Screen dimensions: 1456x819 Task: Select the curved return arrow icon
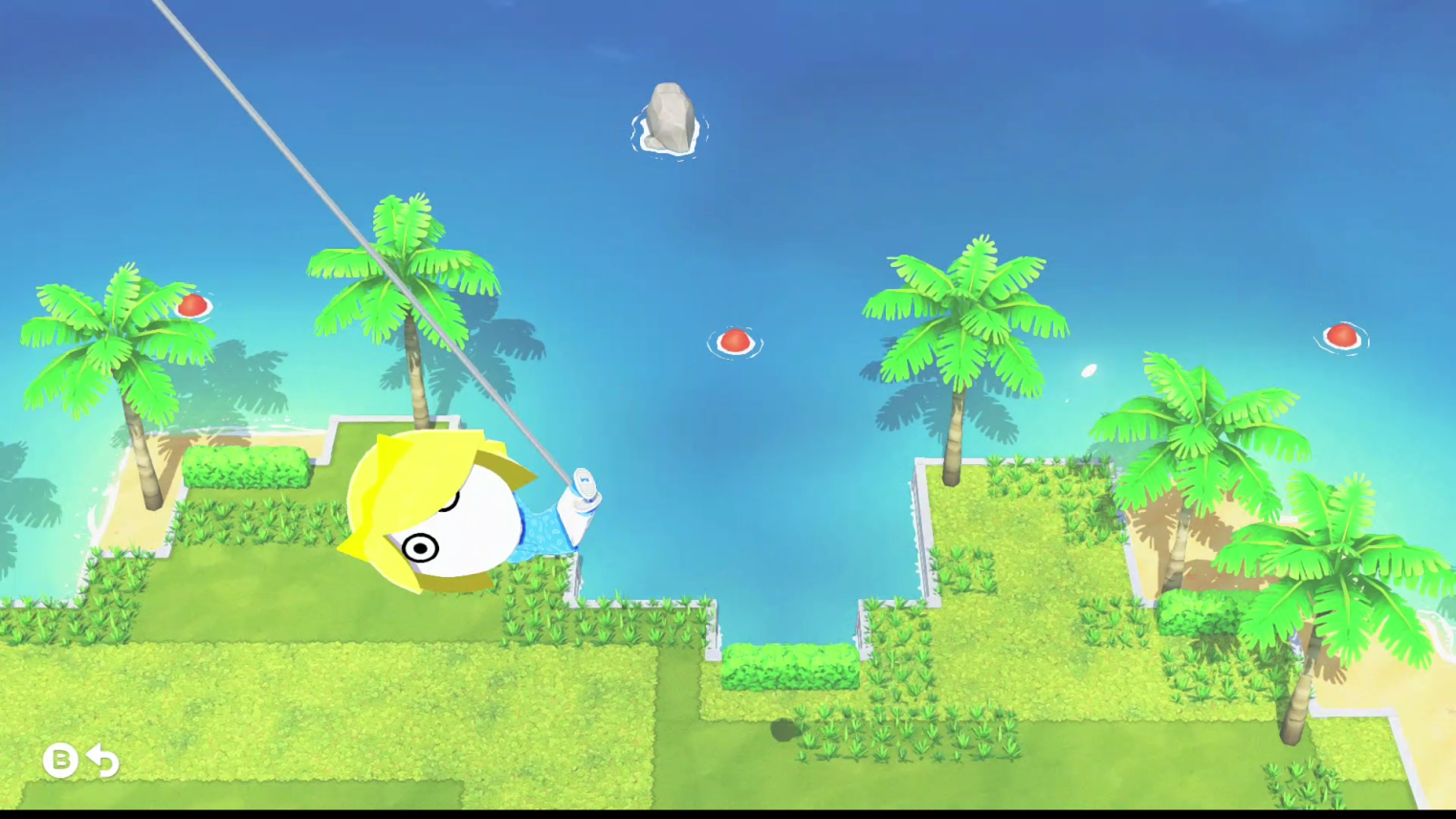[102, 761]
